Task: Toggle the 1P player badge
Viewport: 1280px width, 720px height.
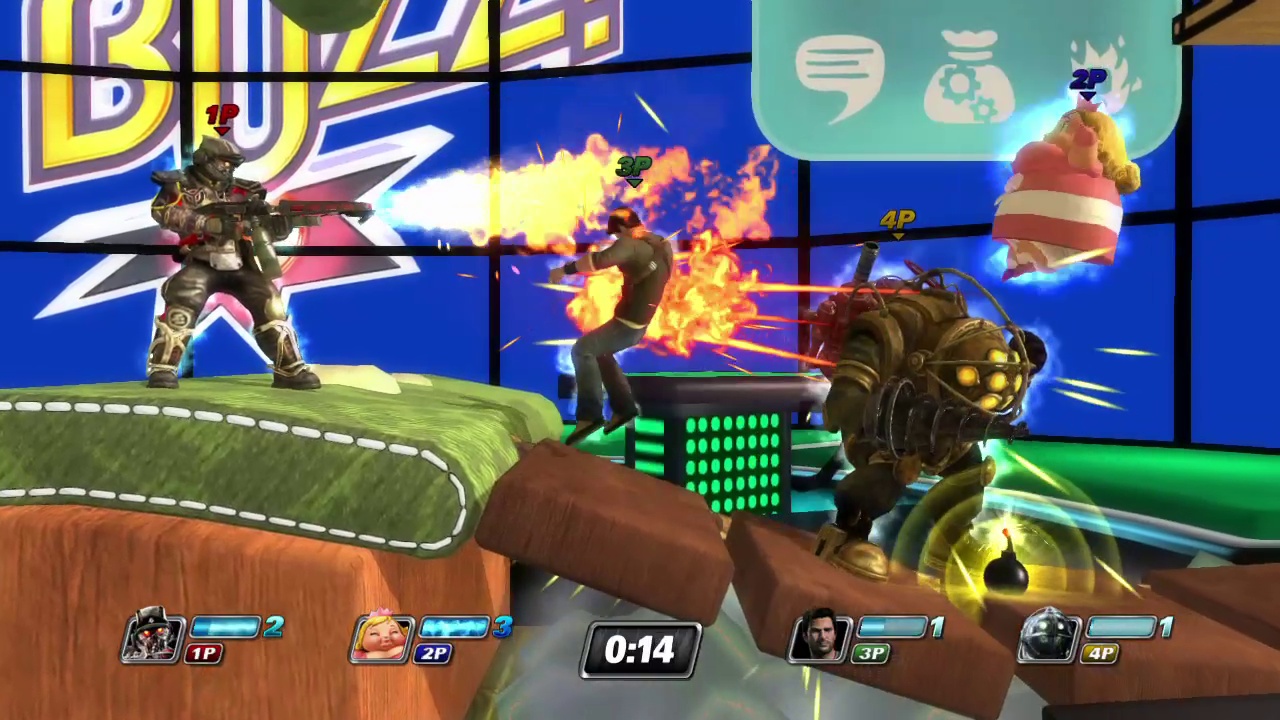Action: point(204,654)
